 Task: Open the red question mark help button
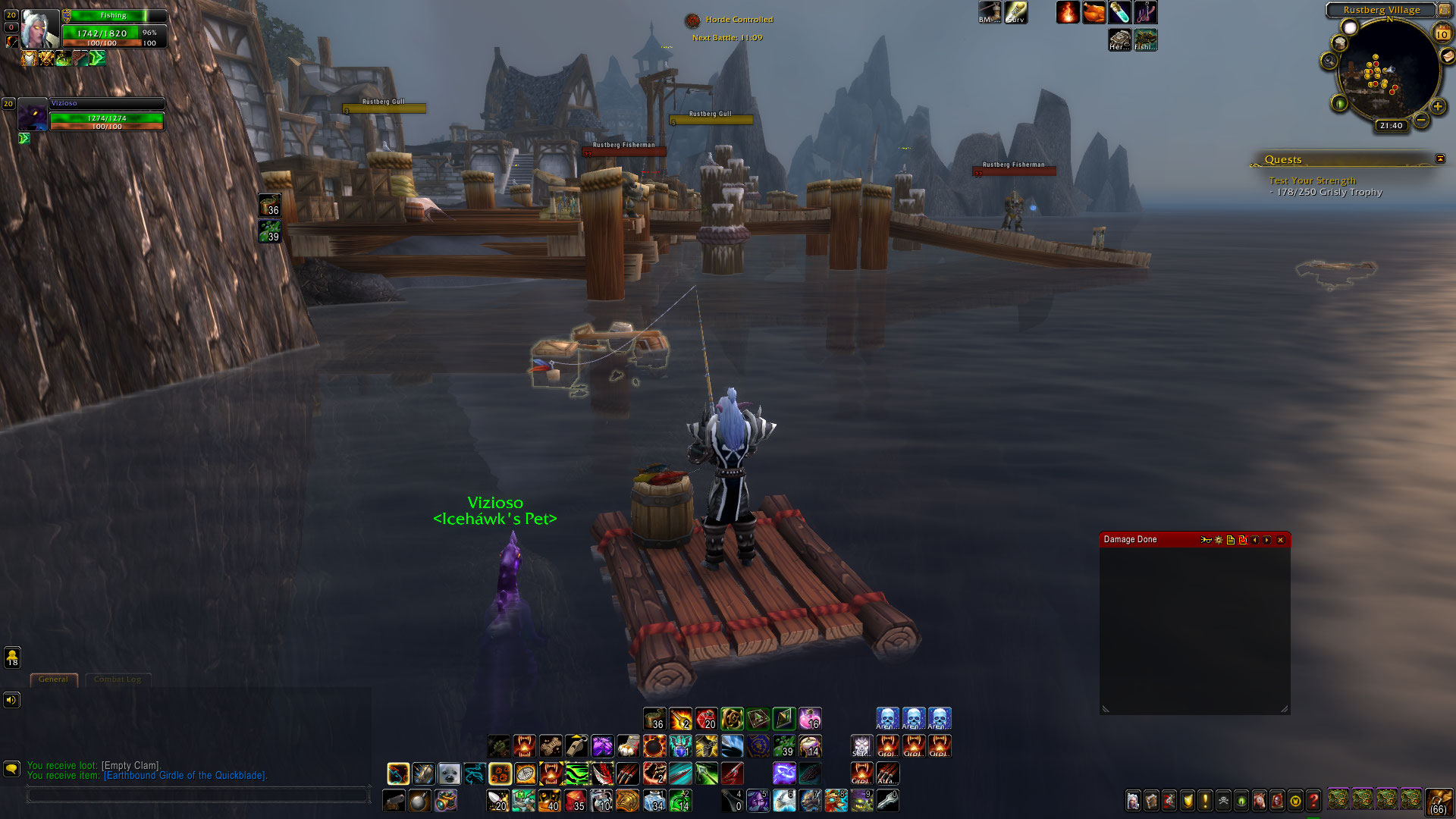click(x=1313, y=801)
